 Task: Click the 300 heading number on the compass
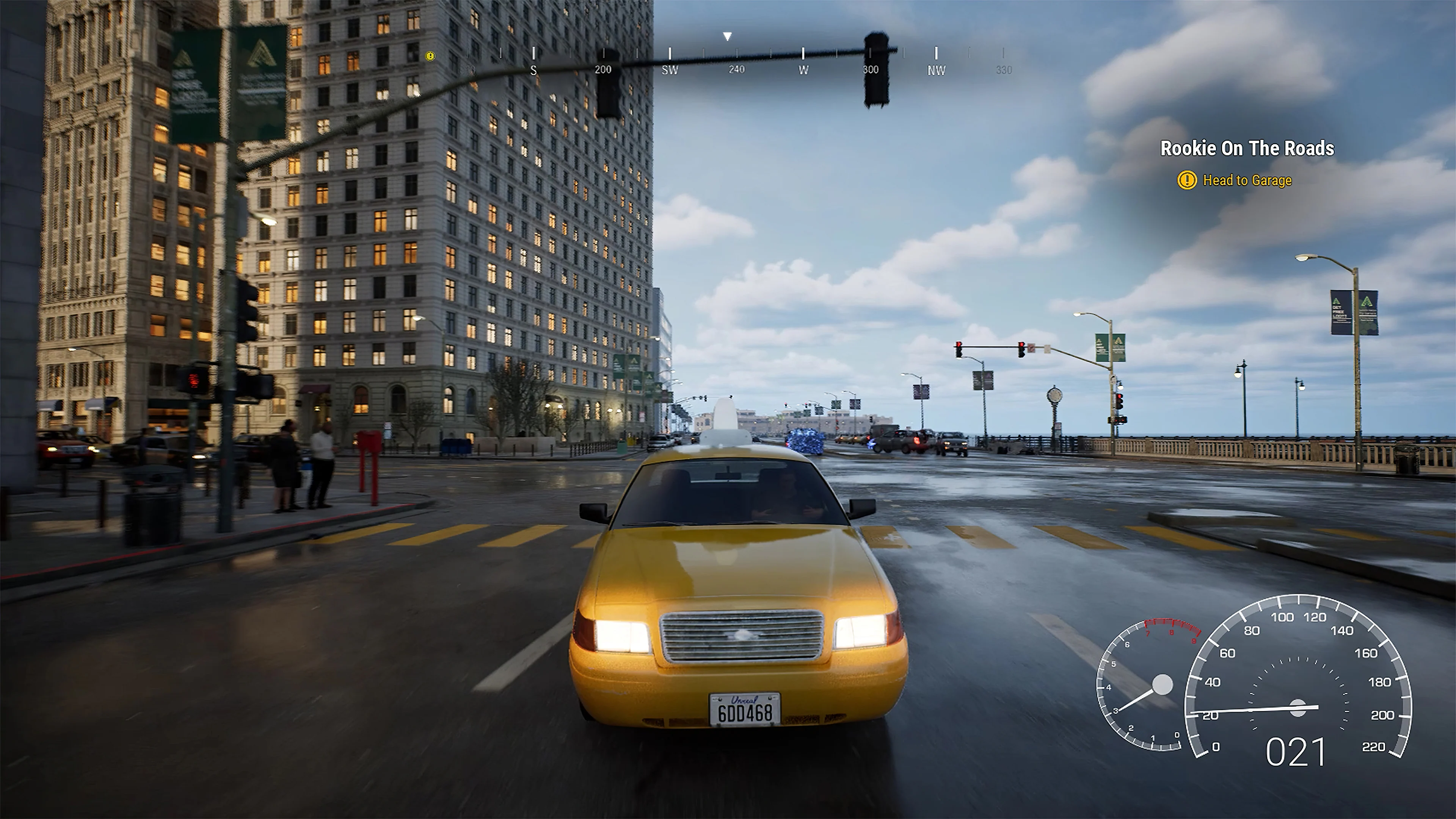(871, 69)
